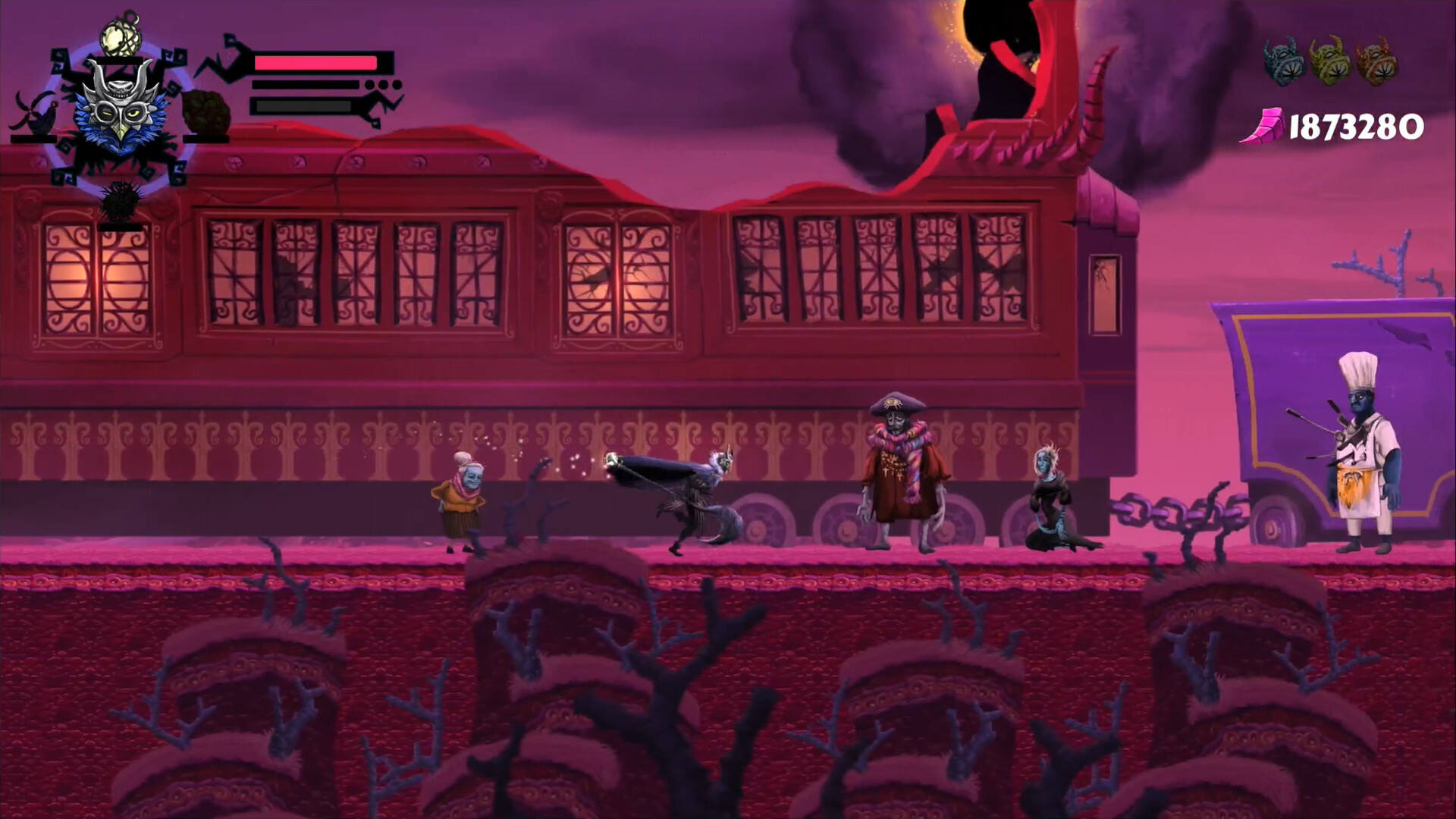Click the orange horned stone head icon
Screen dimensions: 1456x819
pyautogui.click(x=1376, y=61)
